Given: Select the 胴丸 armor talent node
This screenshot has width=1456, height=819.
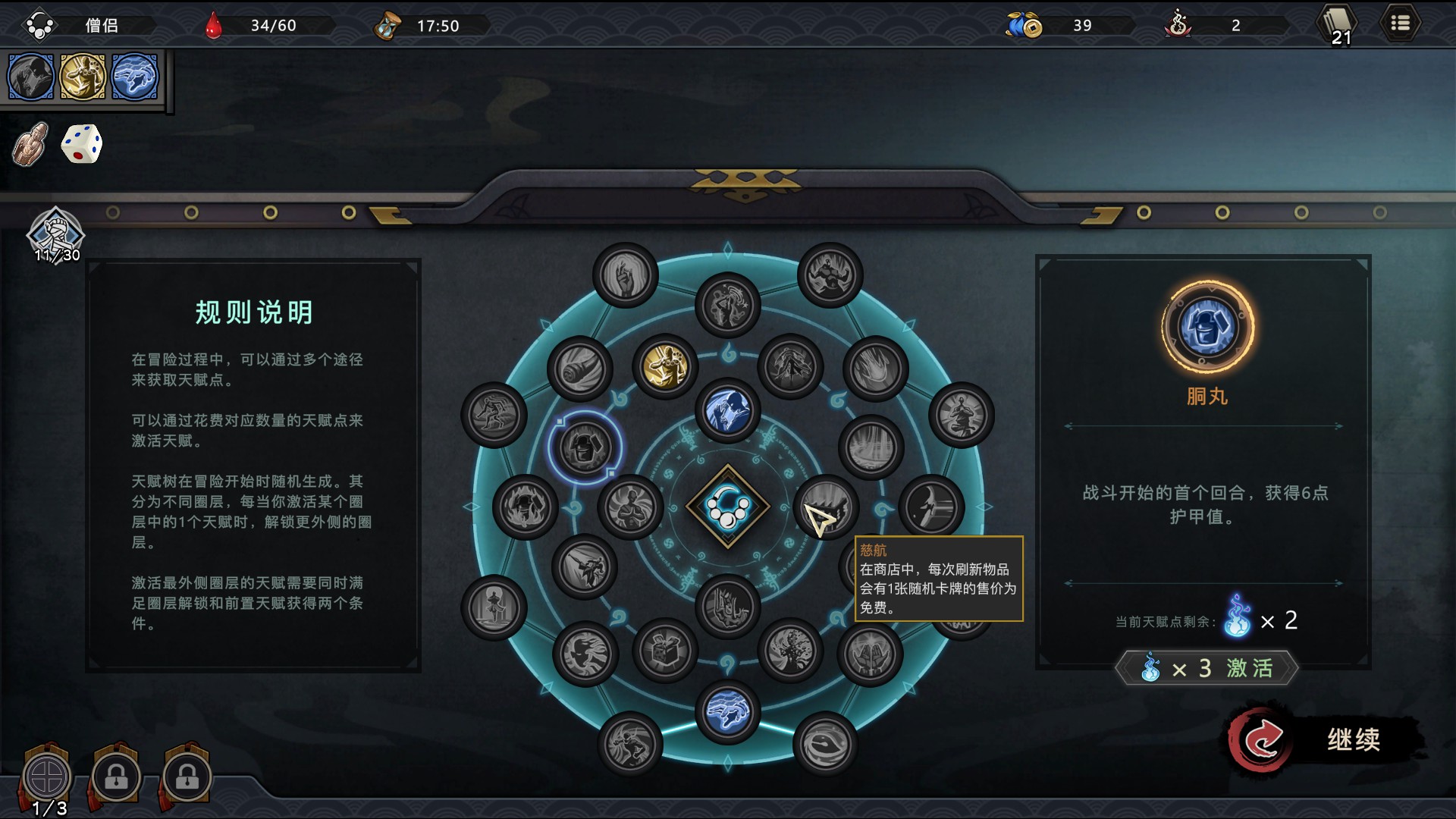Looking at the screenshot, I should pos(584,448).
